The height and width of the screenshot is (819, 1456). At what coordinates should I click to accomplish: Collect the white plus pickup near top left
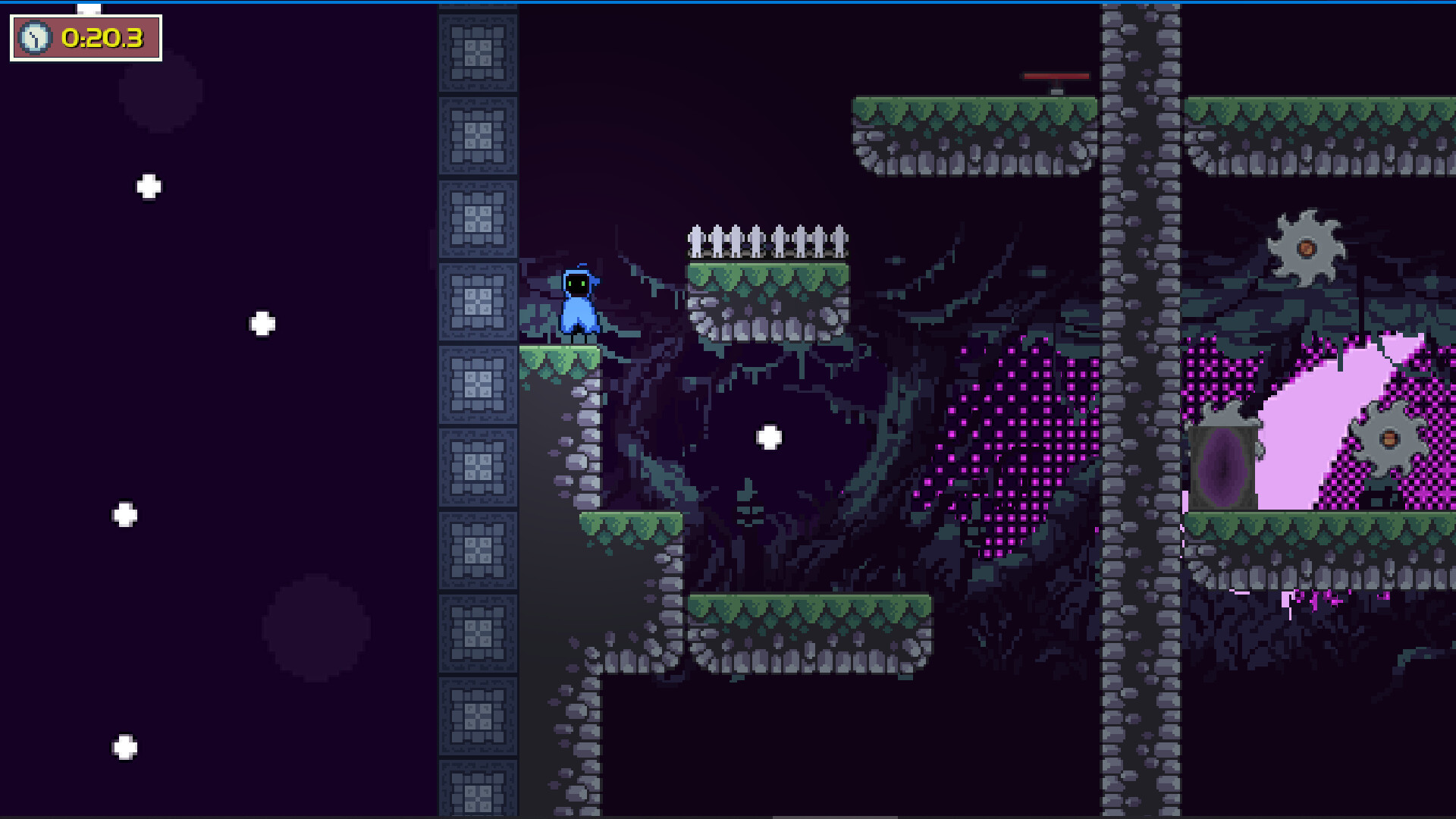[x=147, y=184]
